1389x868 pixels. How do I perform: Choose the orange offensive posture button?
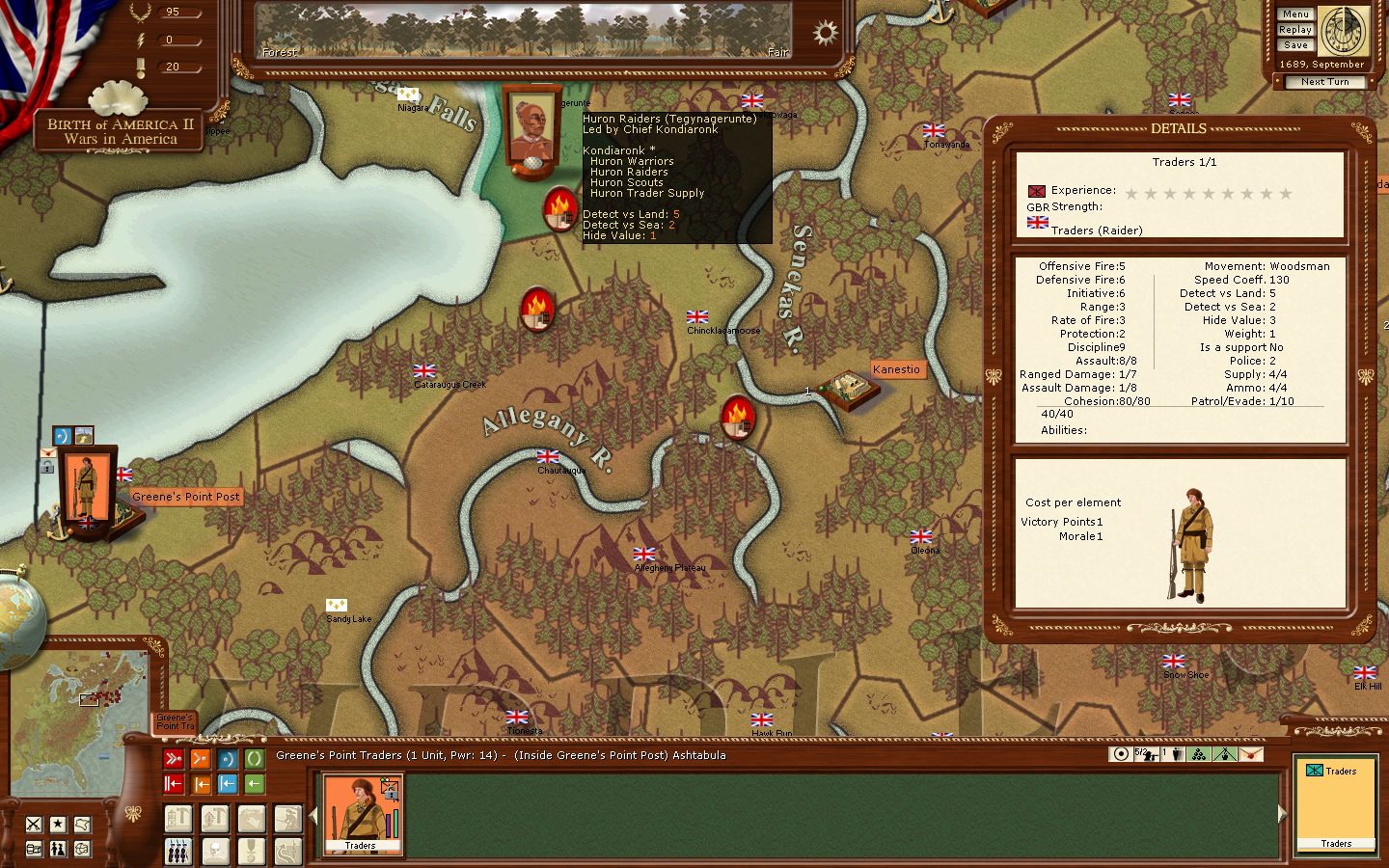[x=201, y=759]
